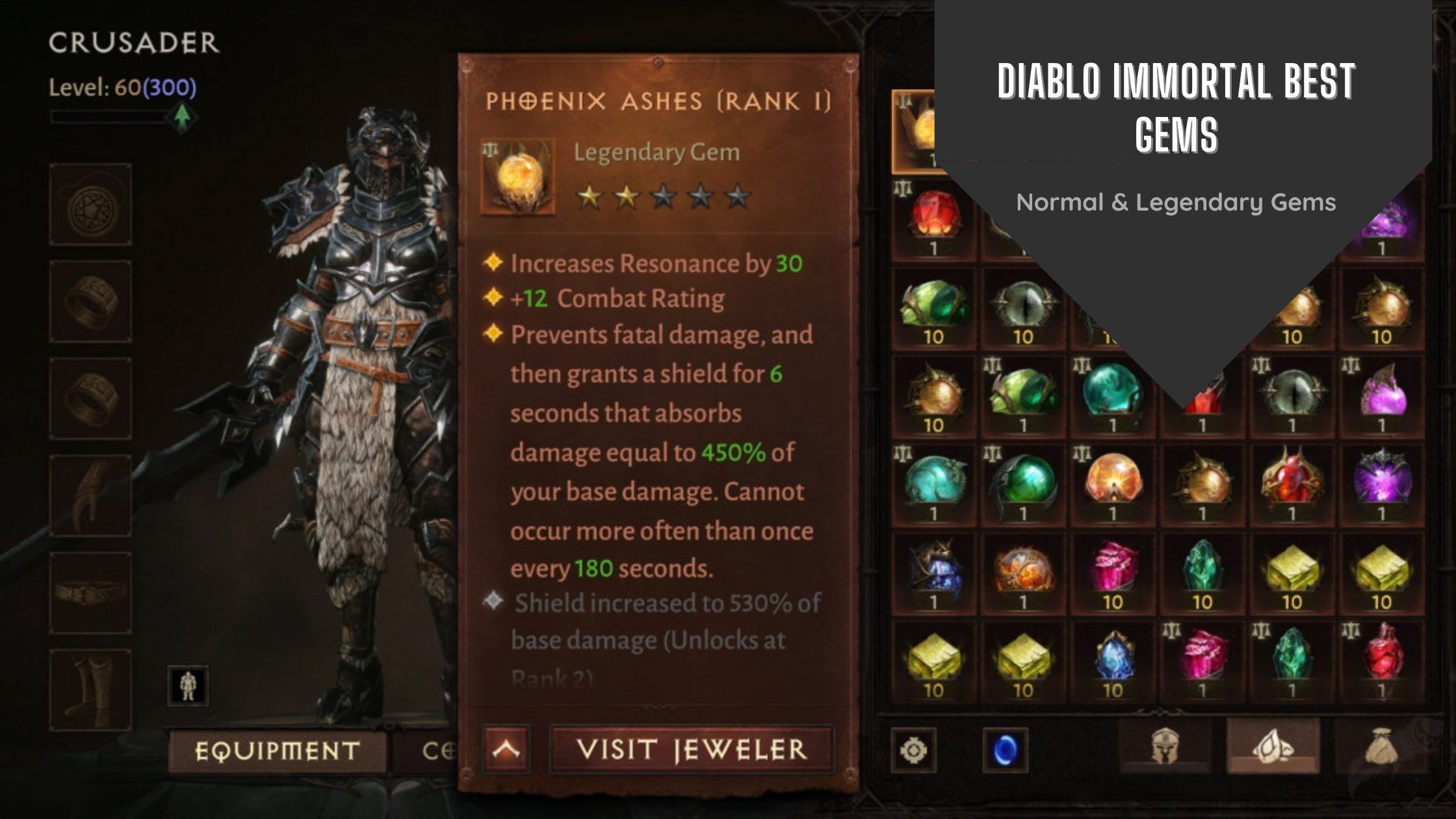Screen dimensions: 1456x819
Task: Choose the cracked lava orb gem
Action: (1022, 573)
